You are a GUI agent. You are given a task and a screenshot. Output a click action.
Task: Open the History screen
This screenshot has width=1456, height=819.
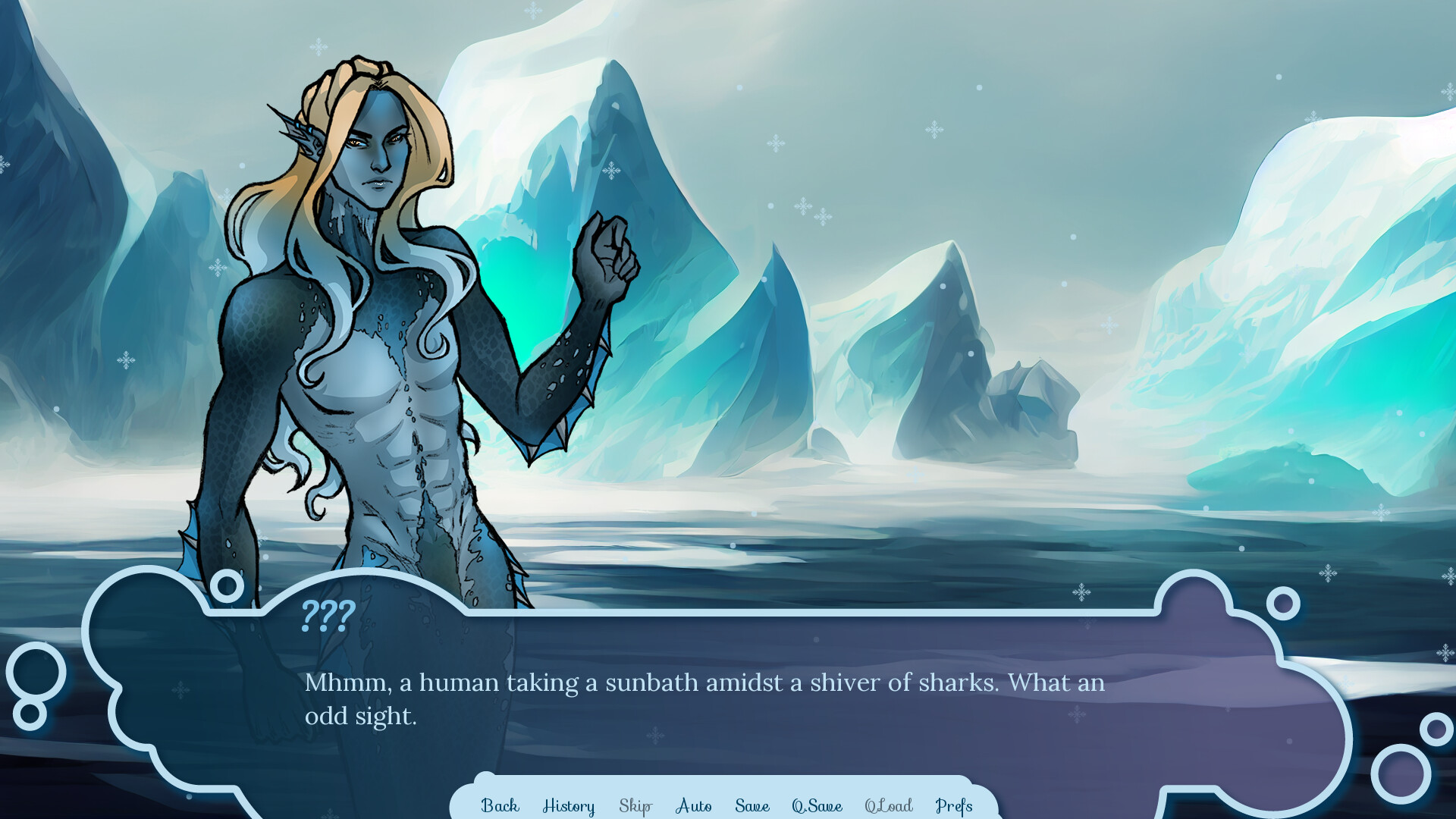point(569,806)
